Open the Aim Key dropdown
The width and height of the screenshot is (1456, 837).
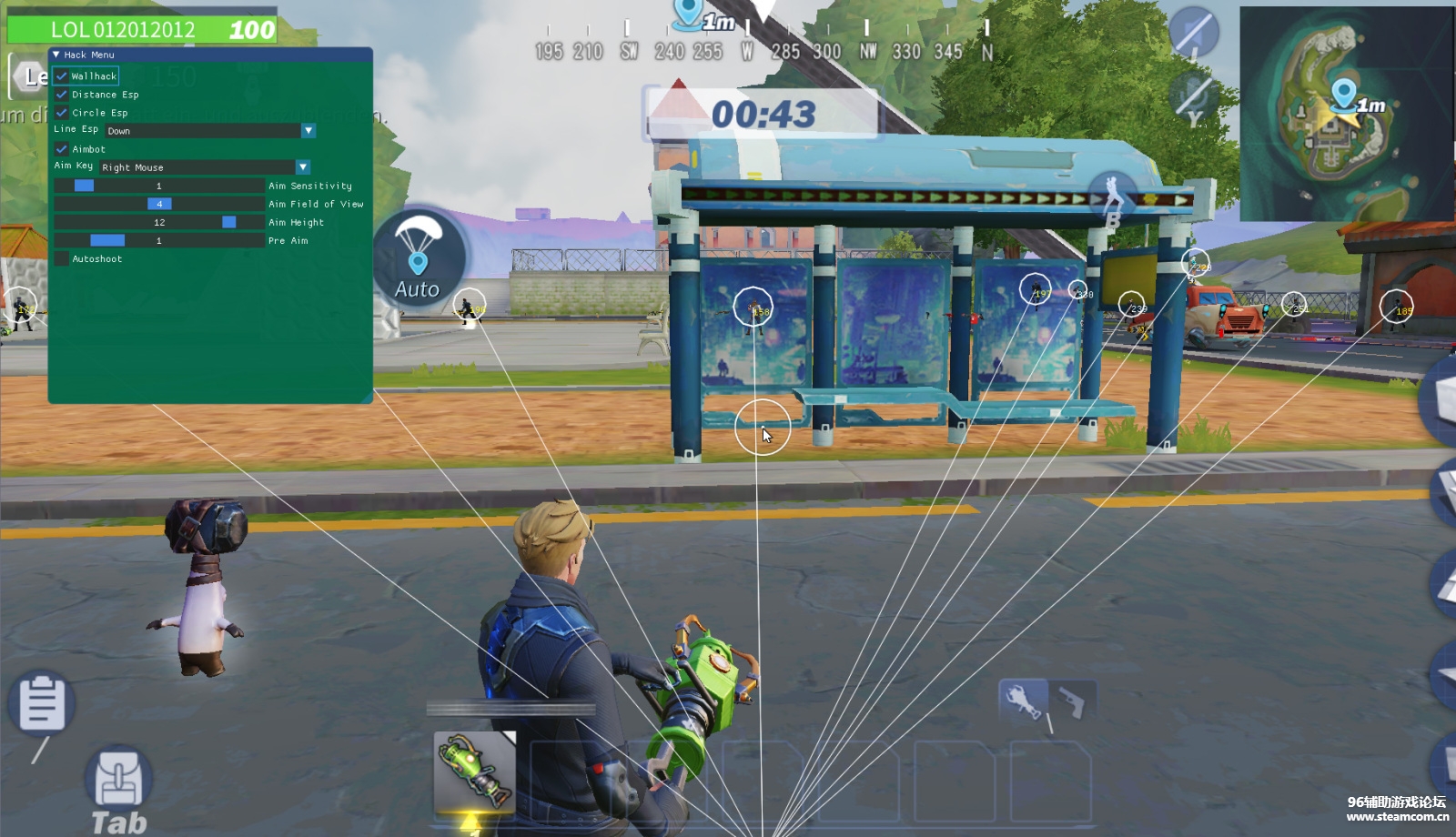point(303,167)
